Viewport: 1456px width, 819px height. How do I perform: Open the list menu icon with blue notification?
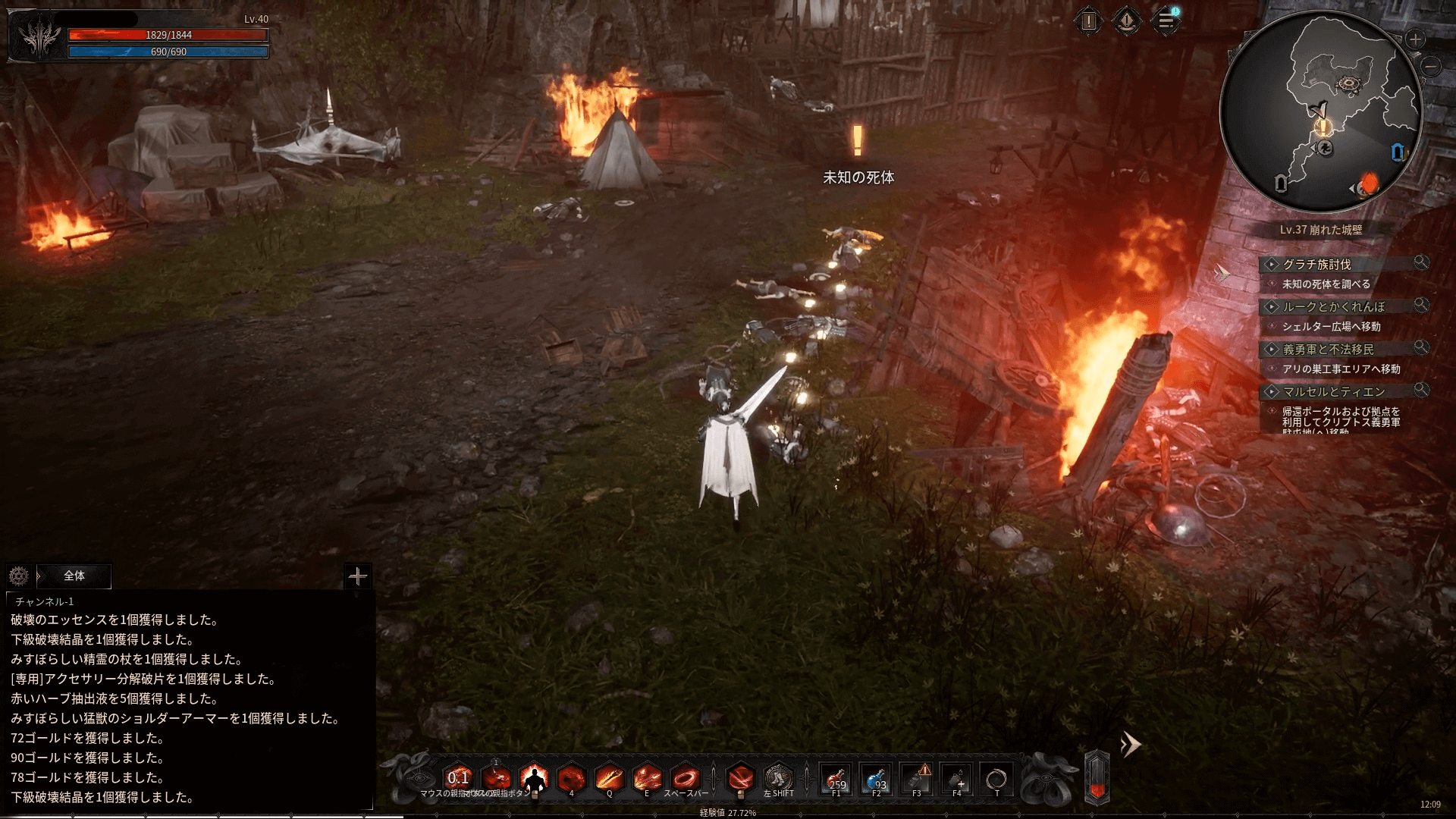click(x=1166, y=21)
